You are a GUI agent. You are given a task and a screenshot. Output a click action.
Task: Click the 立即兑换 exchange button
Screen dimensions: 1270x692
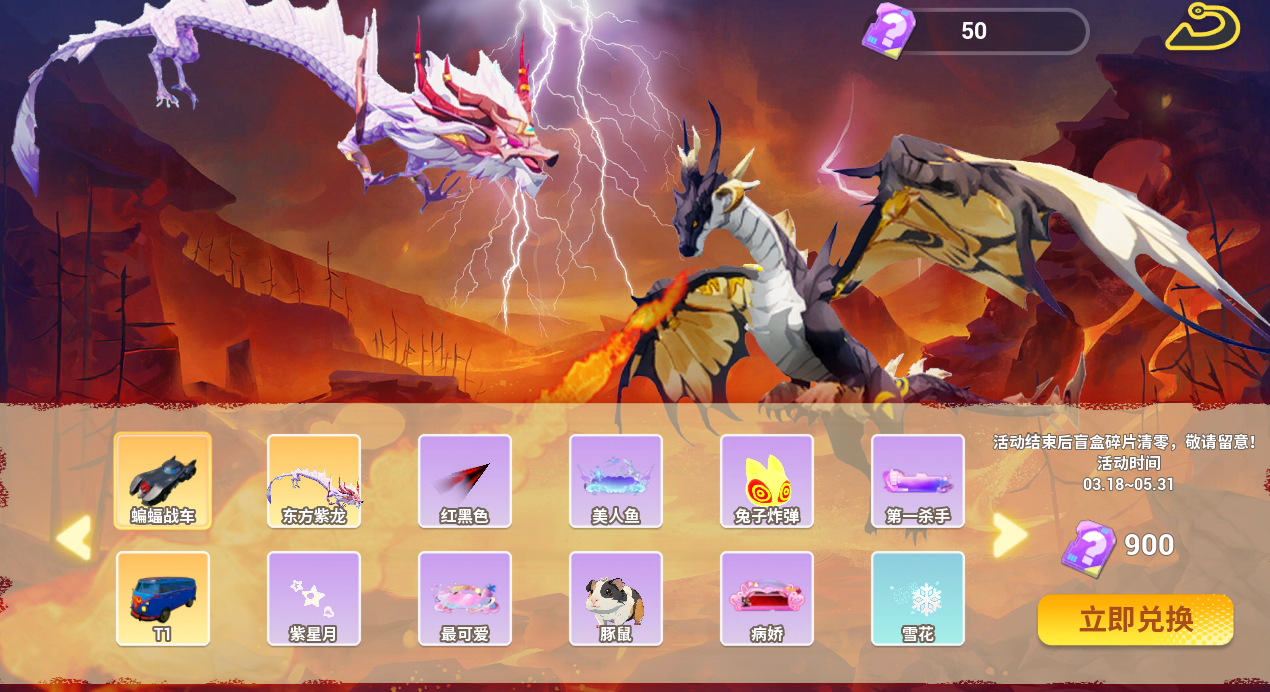click(x=1135, y=620)
